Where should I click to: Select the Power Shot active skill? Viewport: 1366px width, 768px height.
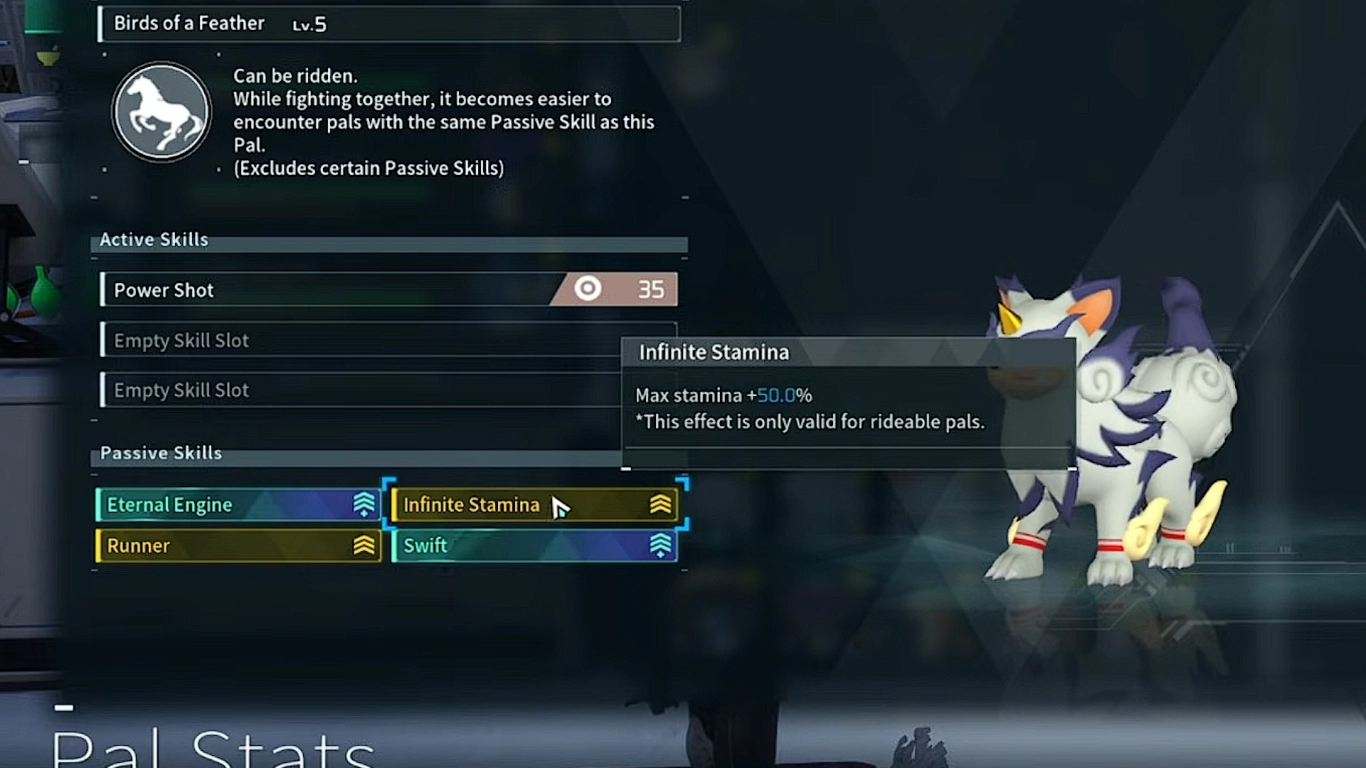(300, 289)
